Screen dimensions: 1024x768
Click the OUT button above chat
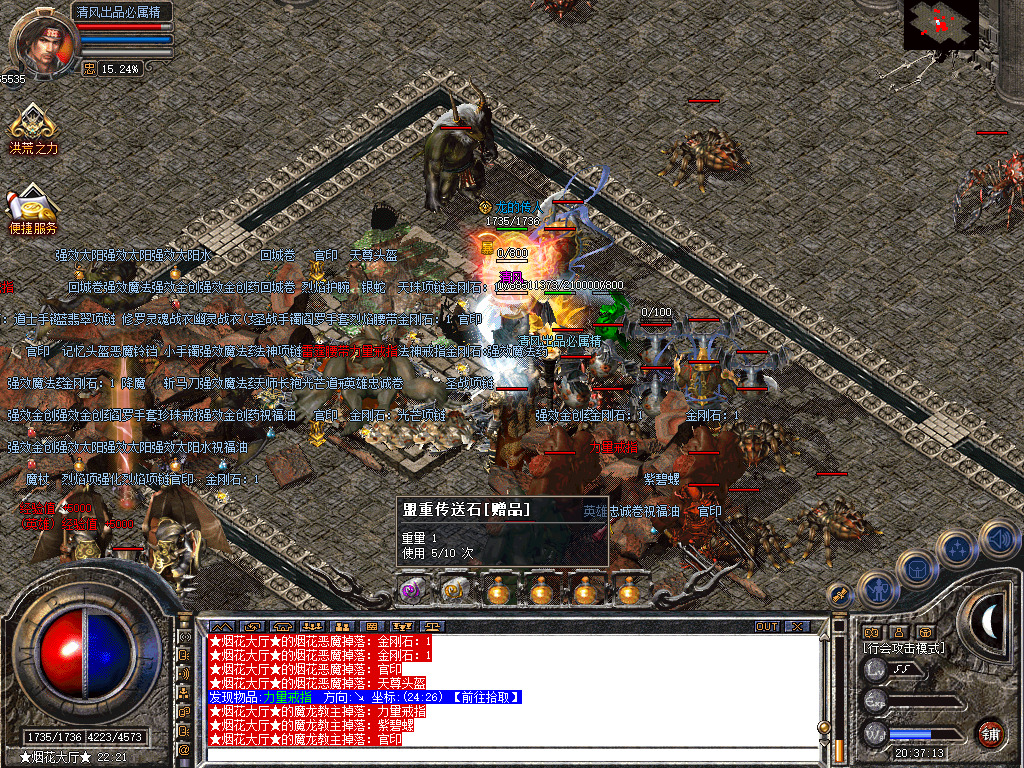point(766,627)
